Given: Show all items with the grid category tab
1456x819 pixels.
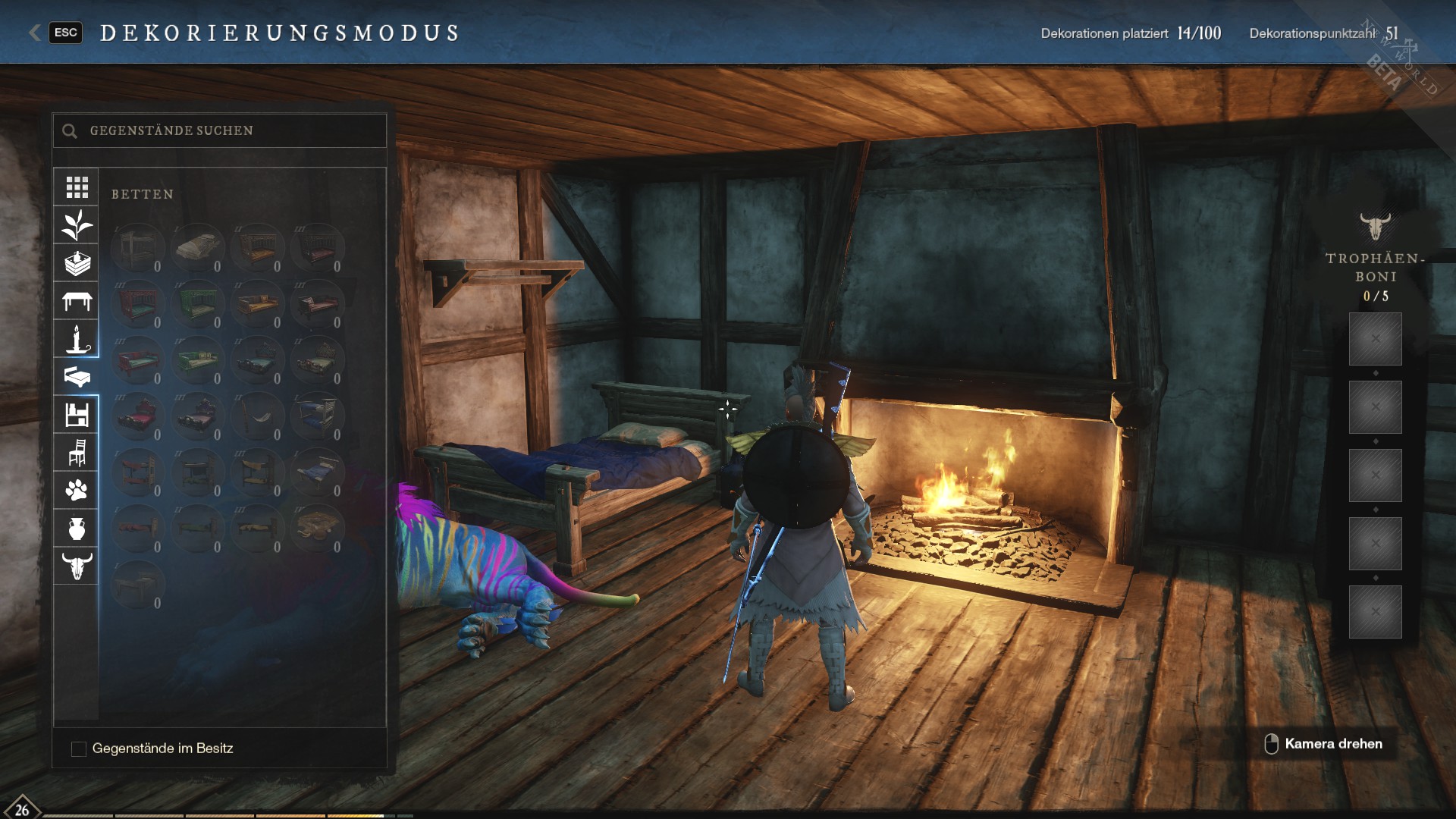Looking at the screenshot, I should [x=77, y=187].
